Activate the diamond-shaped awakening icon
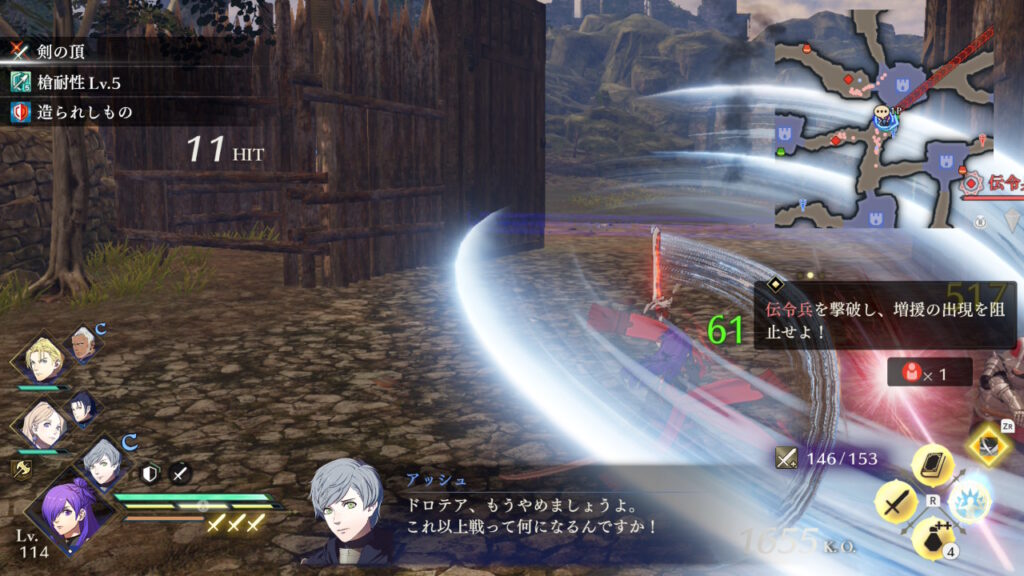This screenshot has width=1024, height=576. coord(988,445)
